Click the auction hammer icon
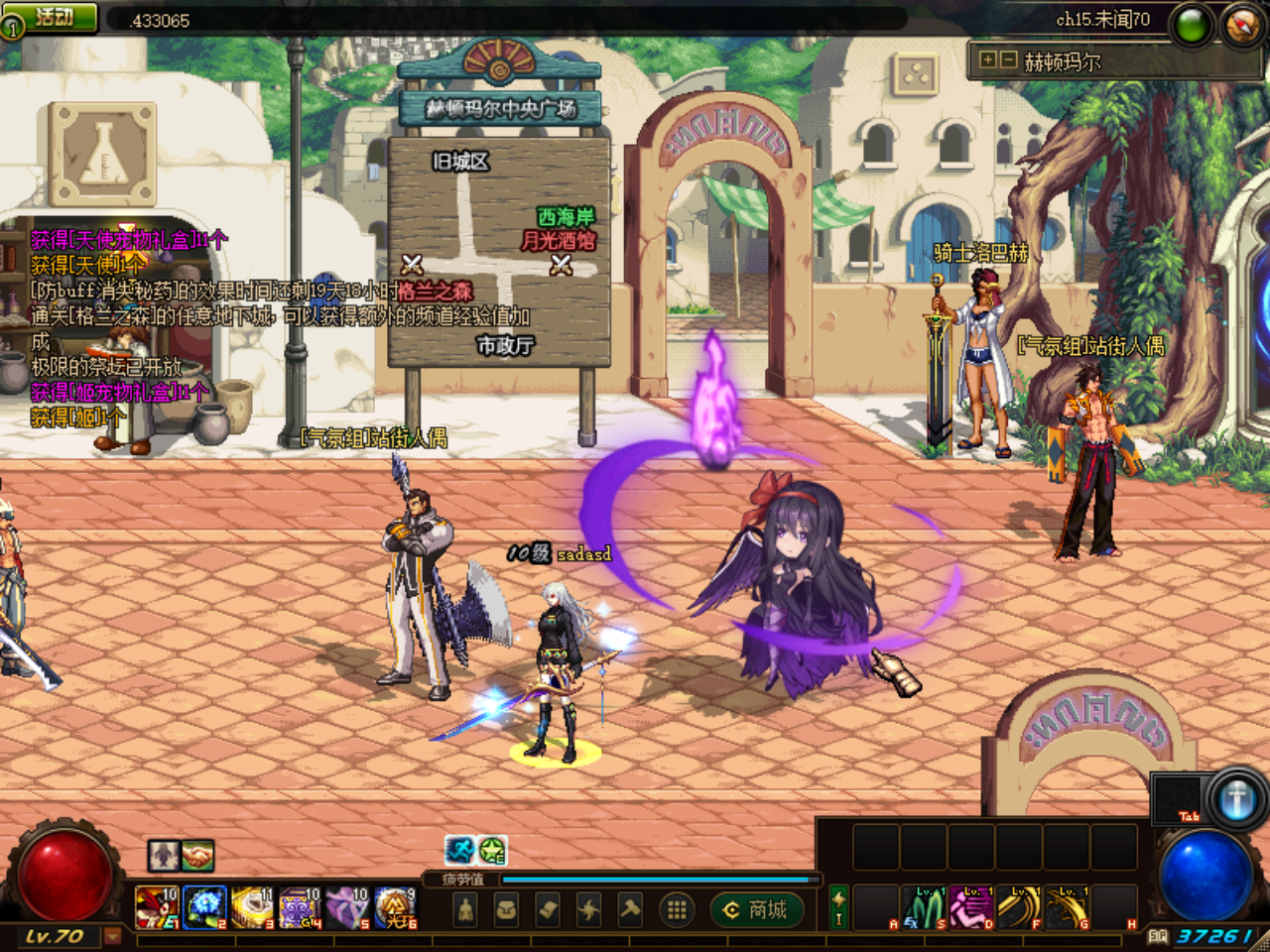Image resolution: width=1270 pixels, height=952 pixels. click(629, 907)
